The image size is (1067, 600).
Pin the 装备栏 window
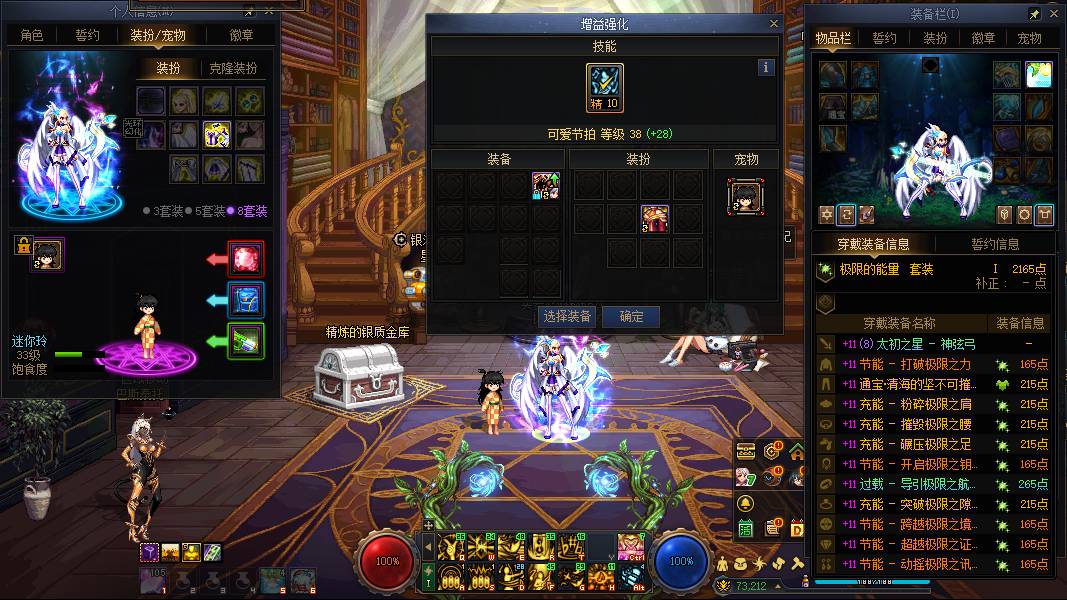(x=1035, y=15)
